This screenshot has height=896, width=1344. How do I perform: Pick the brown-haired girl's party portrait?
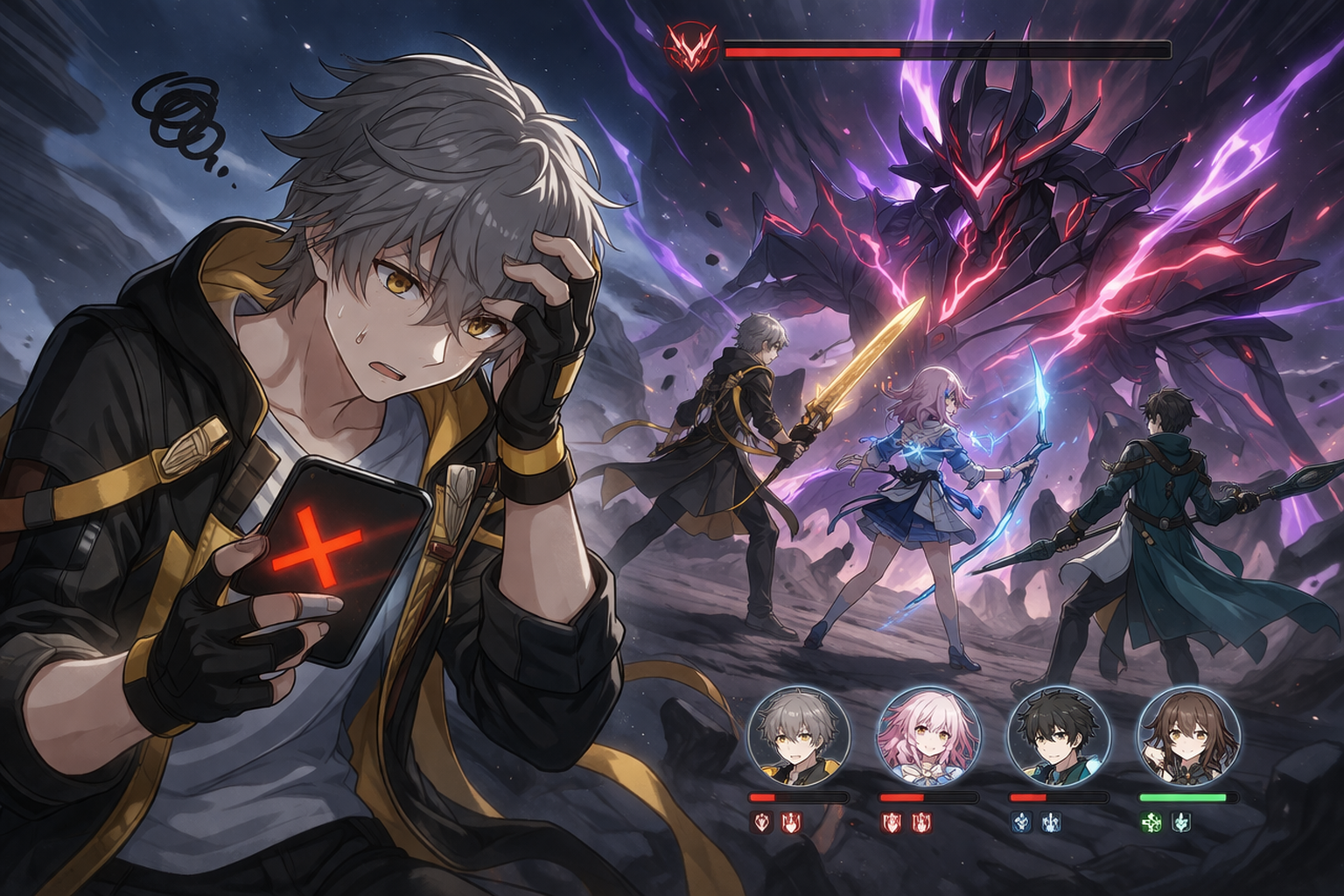pos(1188,737)
